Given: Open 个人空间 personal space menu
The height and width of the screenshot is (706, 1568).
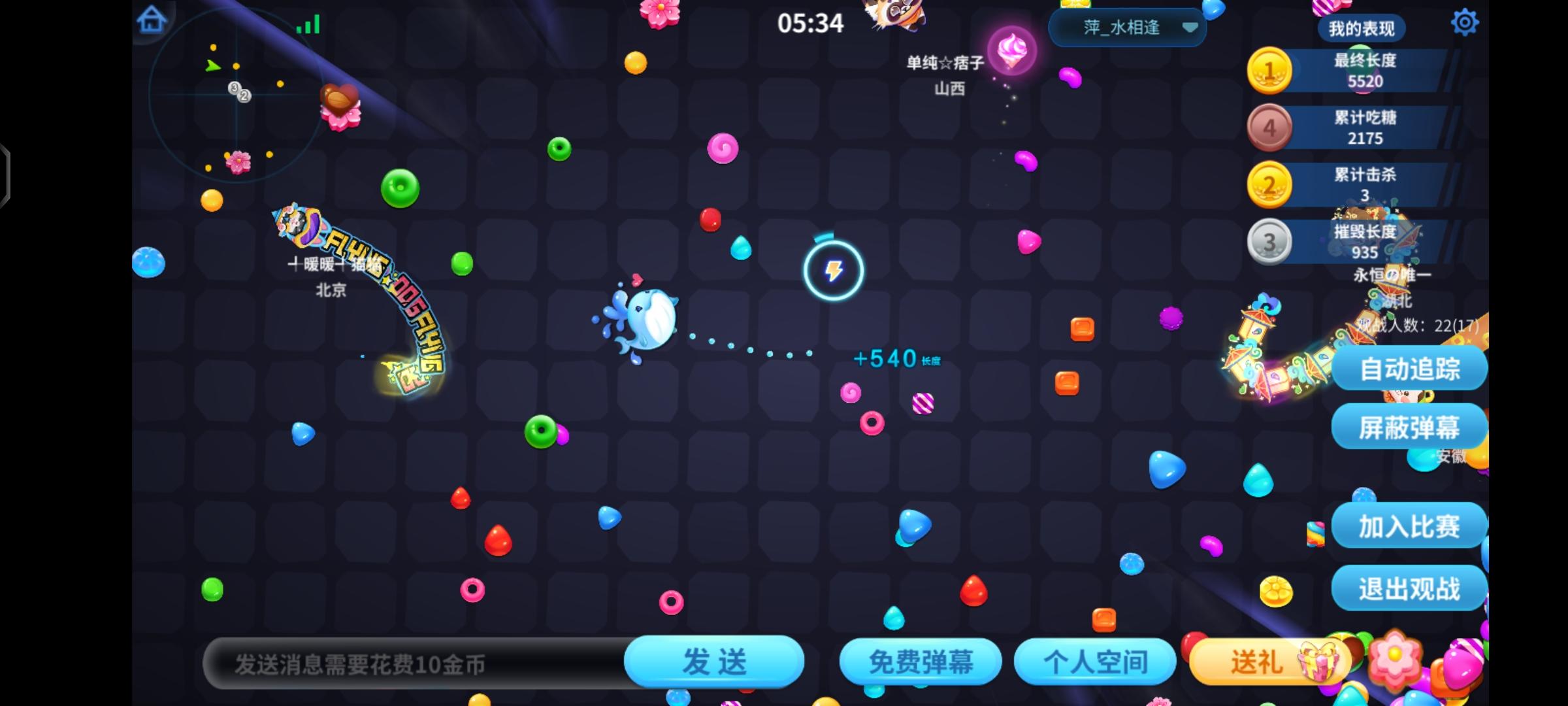Looking at the screenshot, I should click(x=1095, y=661).
